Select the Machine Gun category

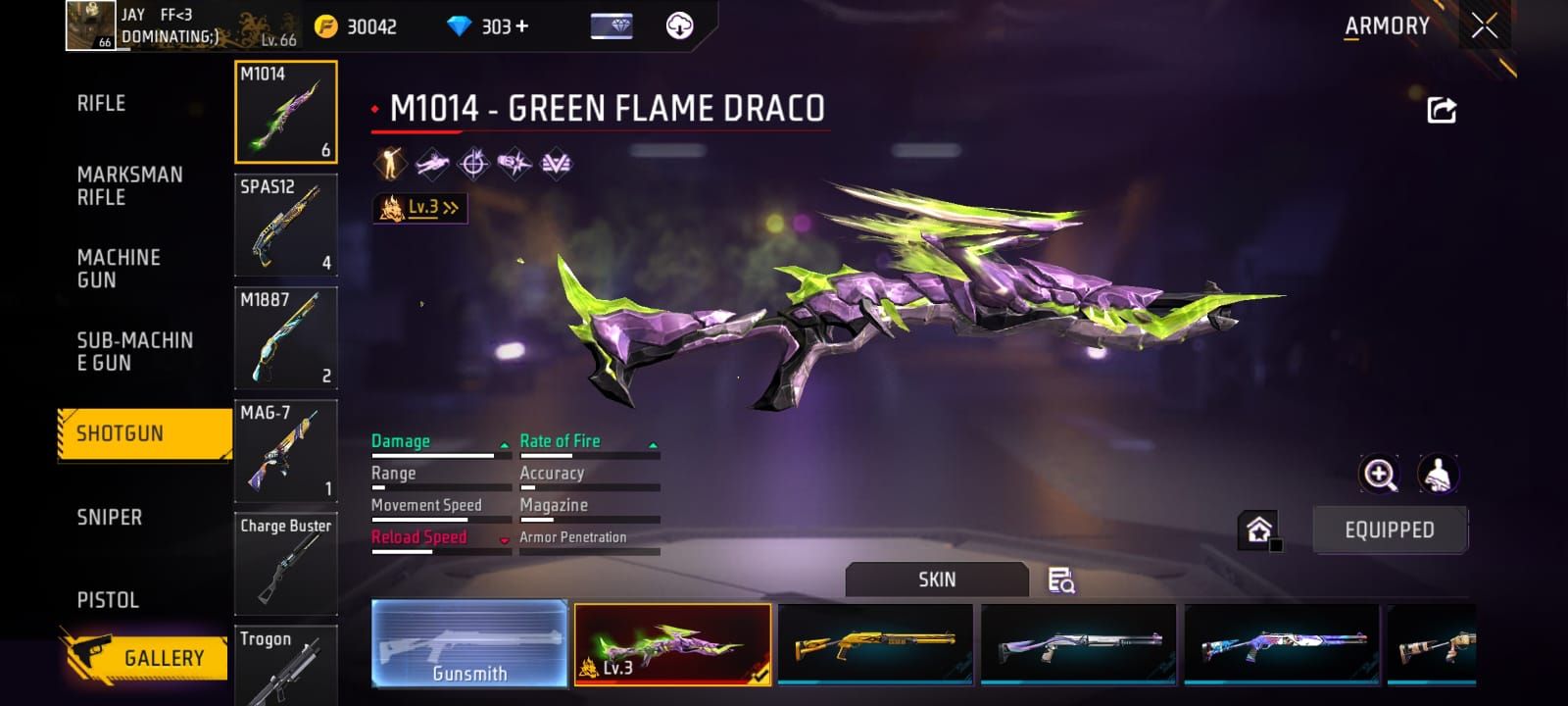(x=119, y=269)
